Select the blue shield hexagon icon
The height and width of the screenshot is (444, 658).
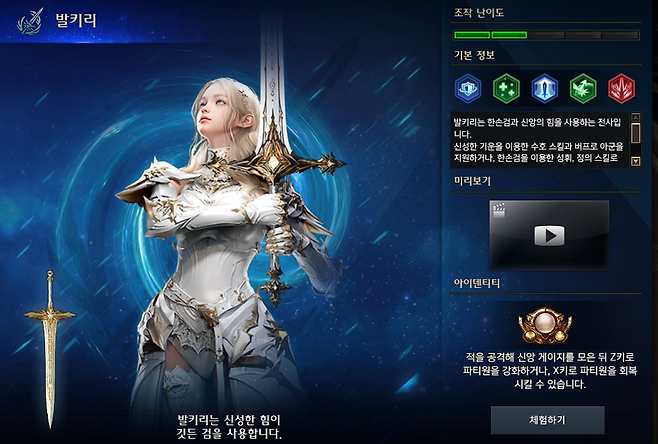point(468,89)
